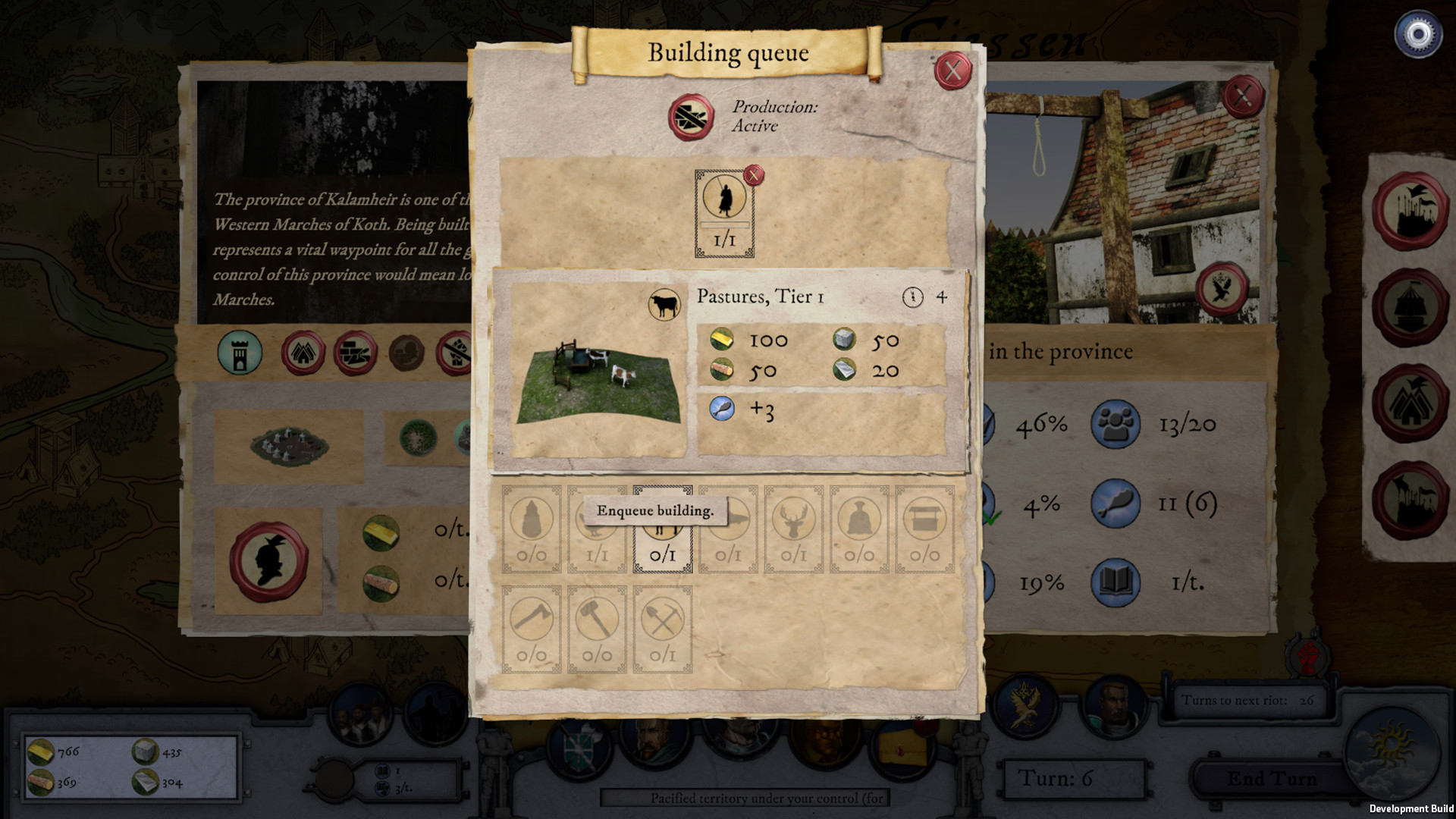This screenshot has height=819, width=1456.
Task: Select the sack-shaped market building icon
Action: 858,529
